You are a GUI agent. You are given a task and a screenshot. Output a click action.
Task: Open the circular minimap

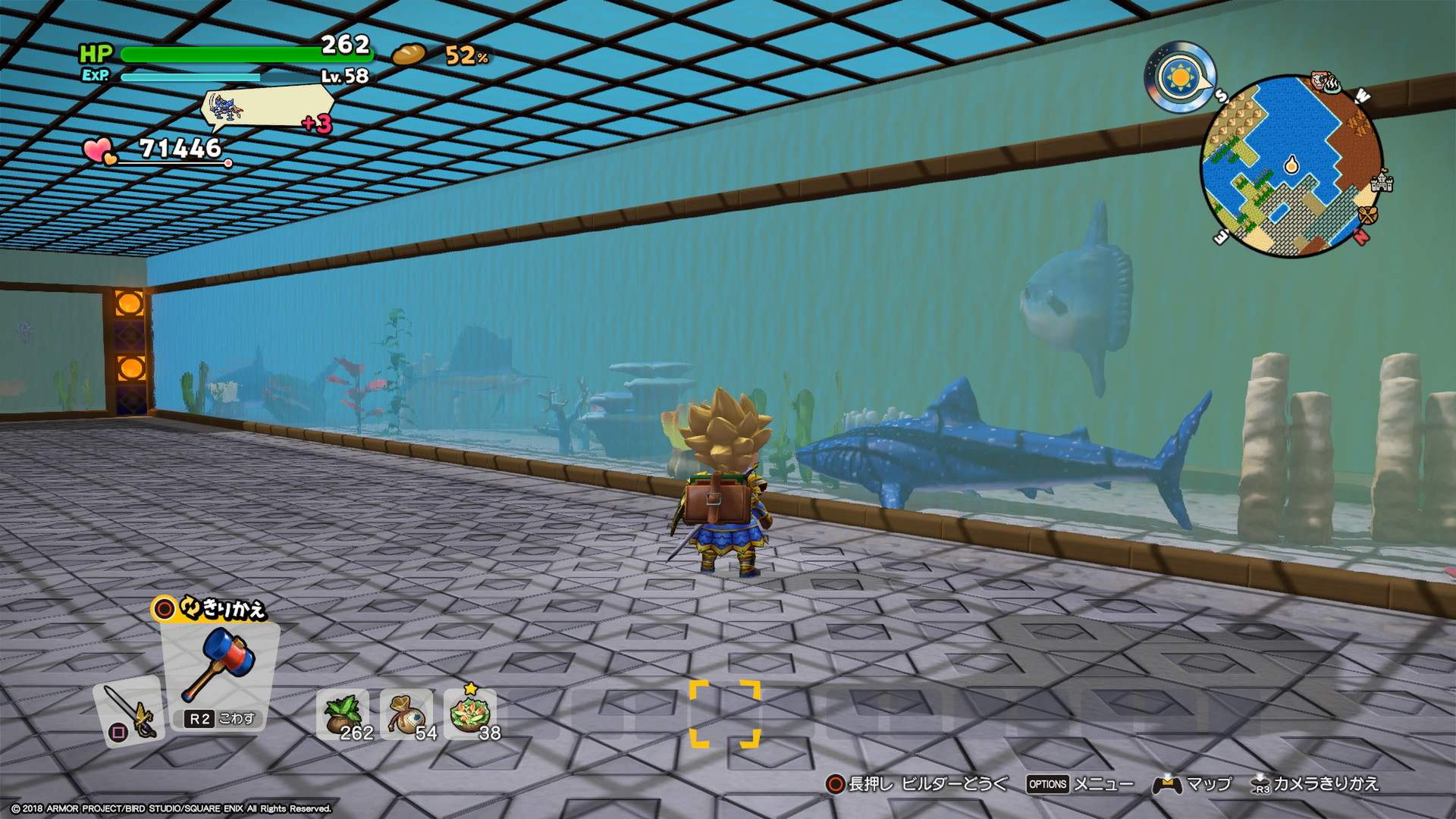coord(1291,165)
